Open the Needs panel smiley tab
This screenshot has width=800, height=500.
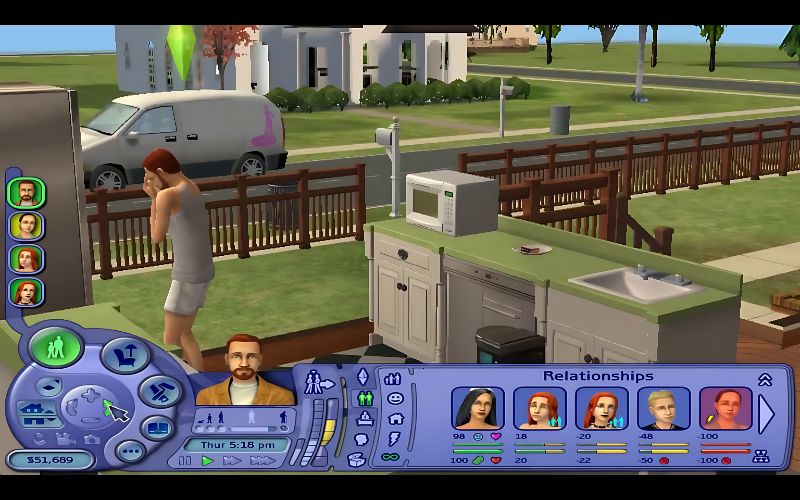tap(394, 398)
